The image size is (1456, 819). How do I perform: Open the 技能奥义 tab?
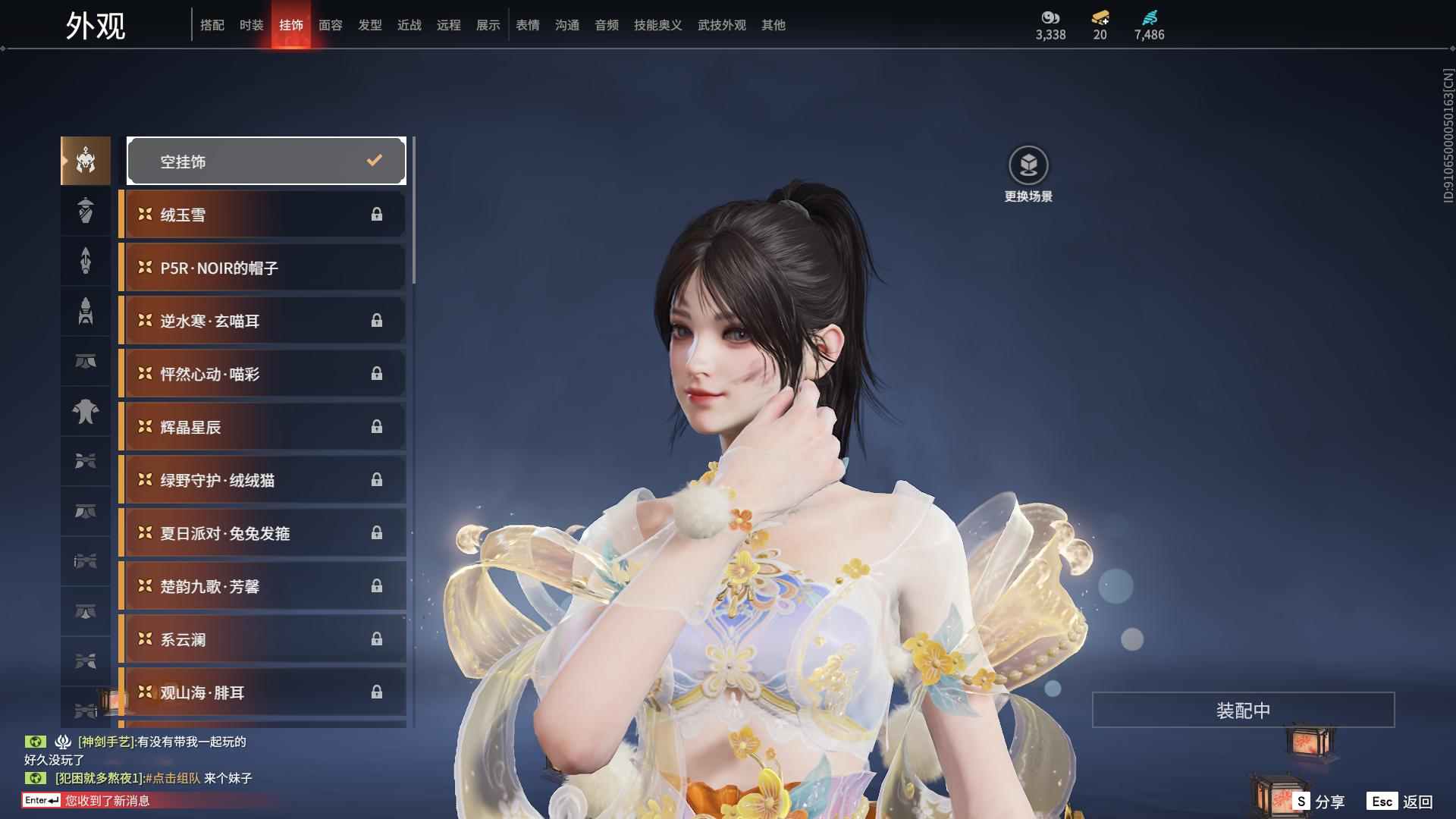point(657,25)
